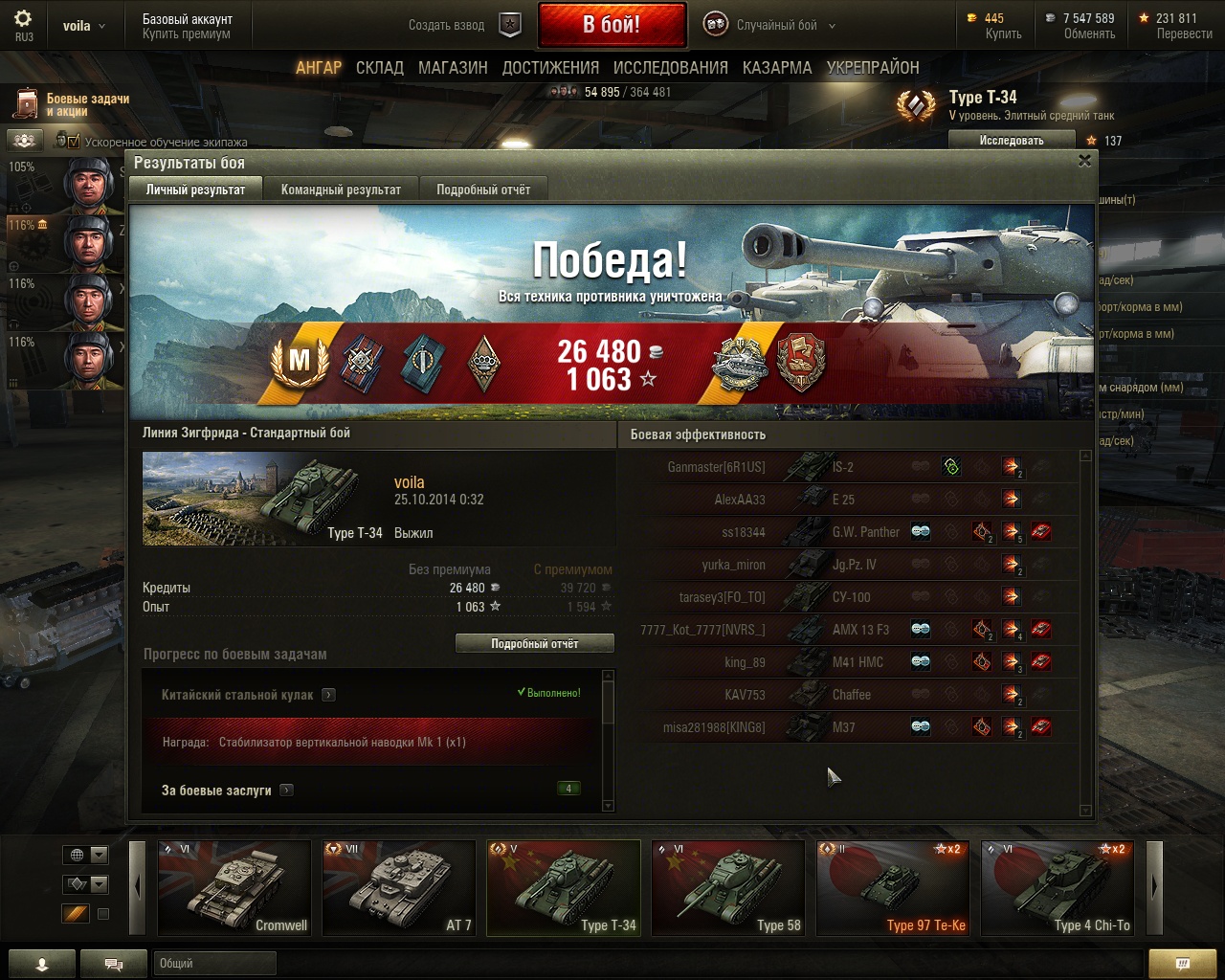
Task: Select the Type 58 tank
Action: (728, 887)
